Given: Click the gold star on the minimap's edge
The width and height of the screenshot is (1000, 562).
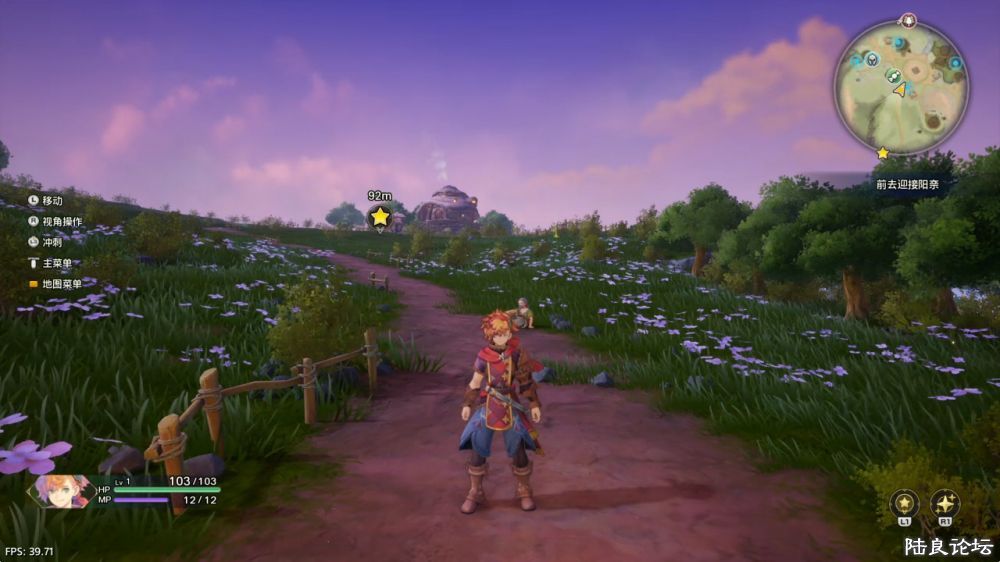Looking at the screenshot, I should pyautogui.click(x=882, y=153).
